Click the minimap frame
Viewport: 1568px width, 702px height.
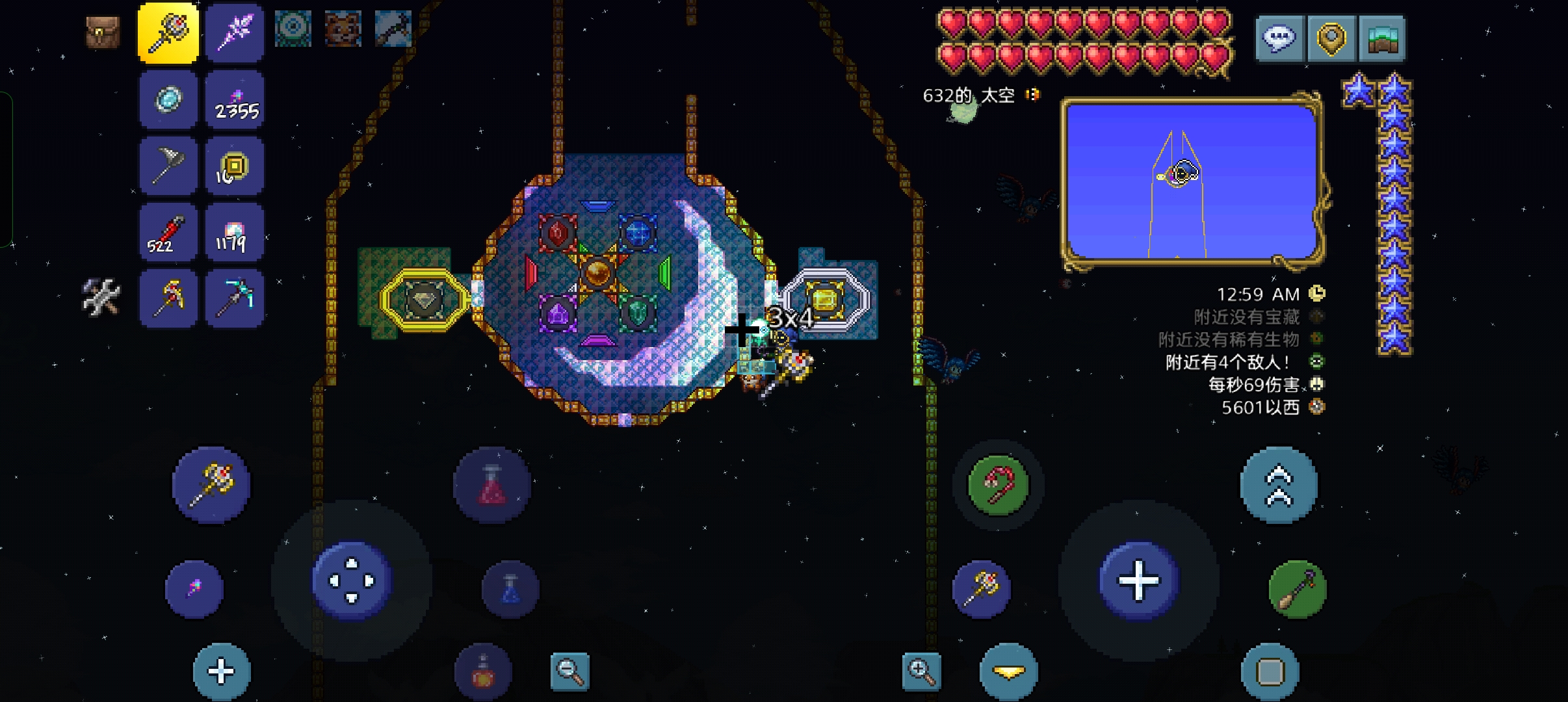1192,181
